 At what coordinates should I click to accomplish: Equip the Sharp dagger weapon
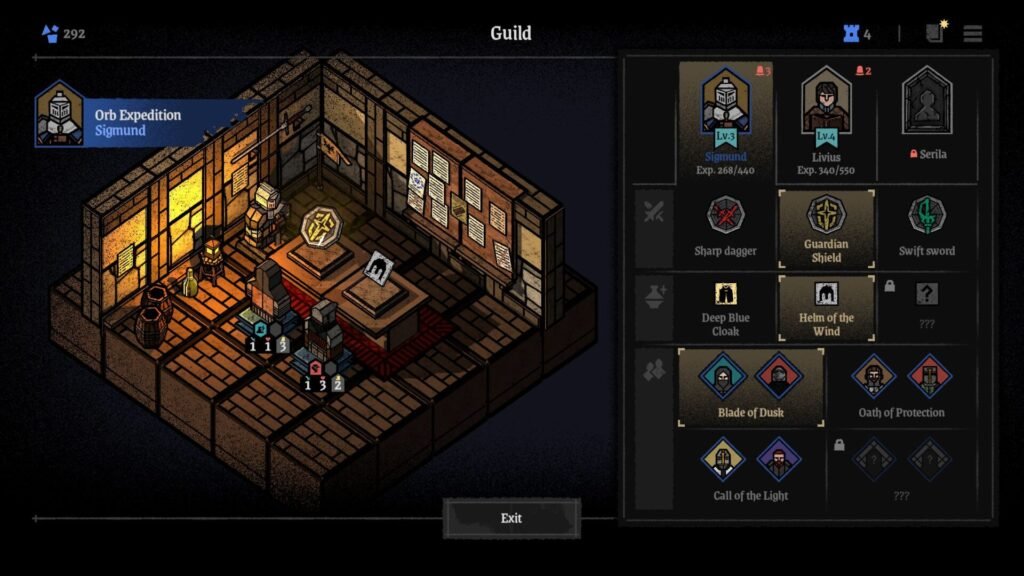point(726,226)
